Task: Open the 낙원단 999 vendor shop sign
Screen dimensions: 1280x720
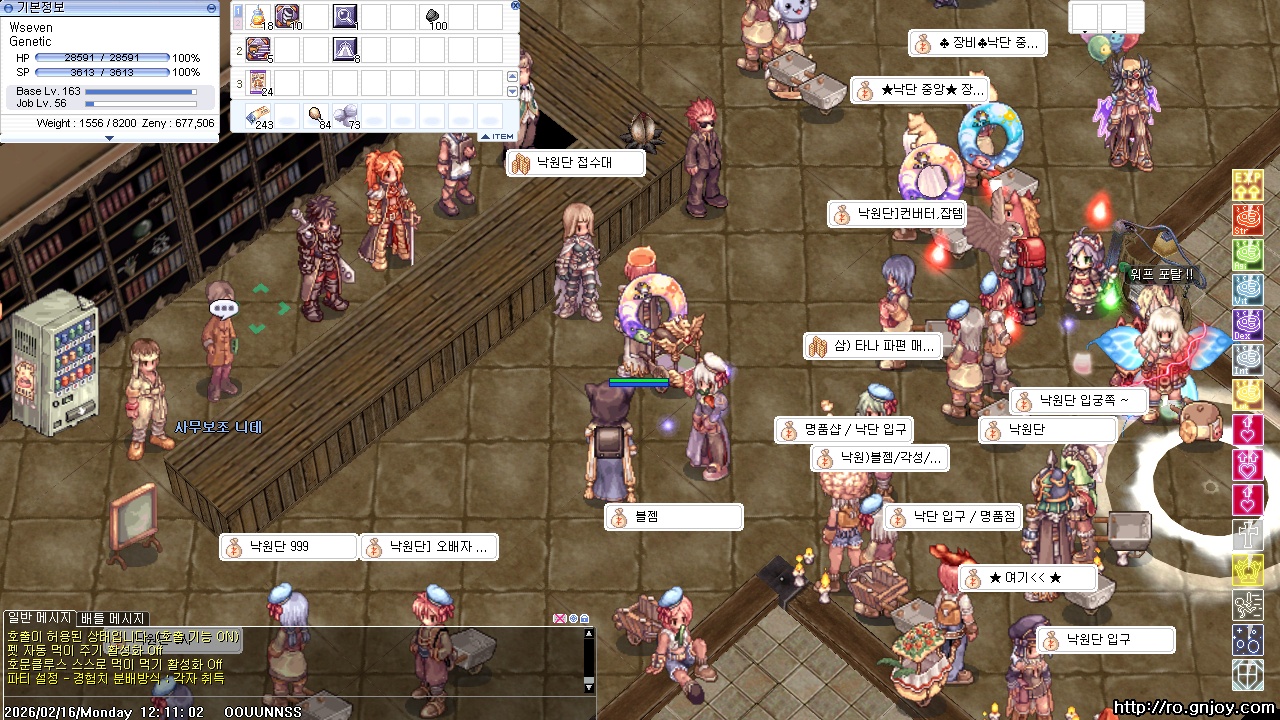Action: click(289, 547)
